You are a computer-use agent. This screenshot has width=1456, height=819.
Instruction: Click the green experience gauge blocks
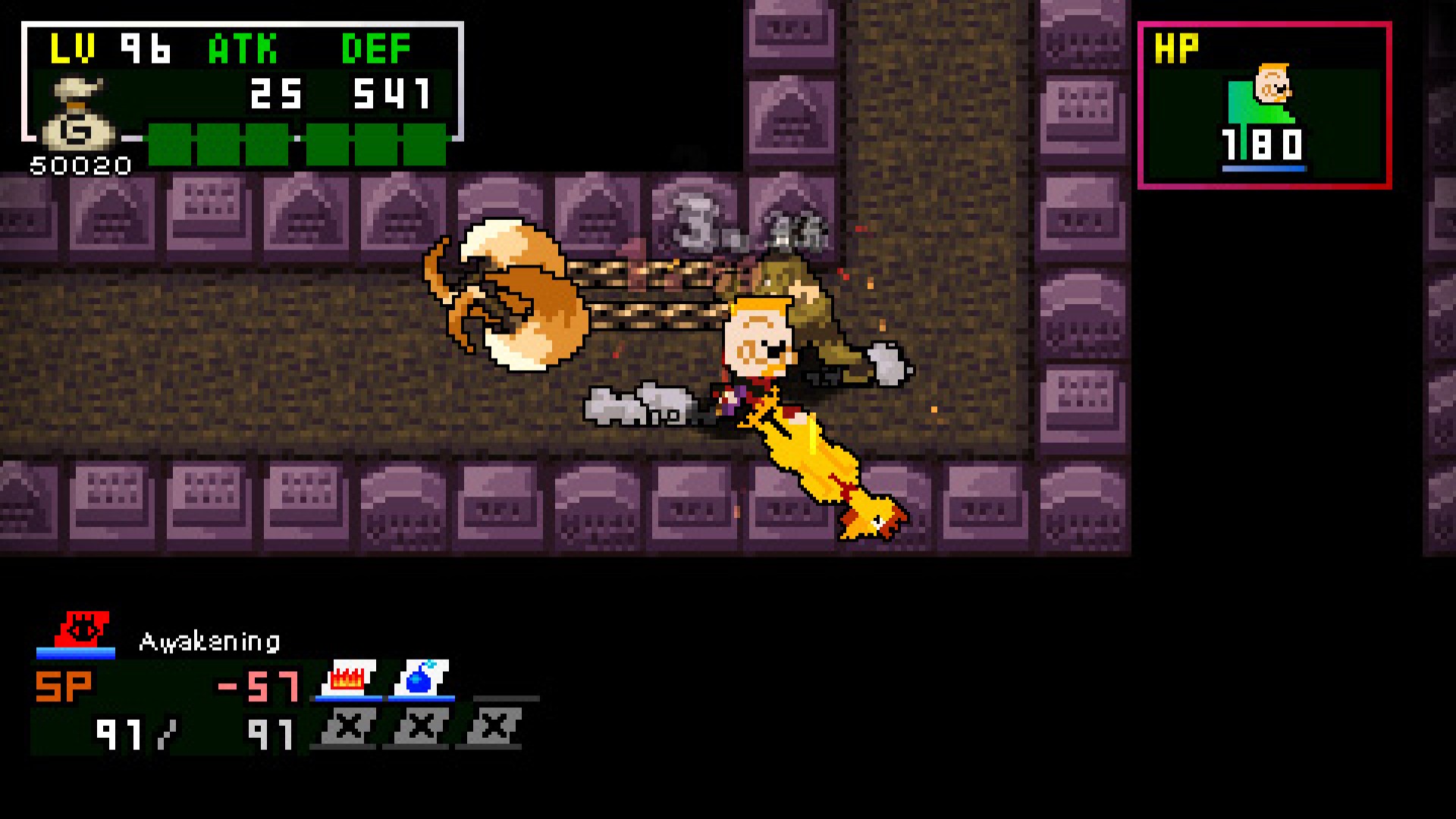[x=296, y=143]
